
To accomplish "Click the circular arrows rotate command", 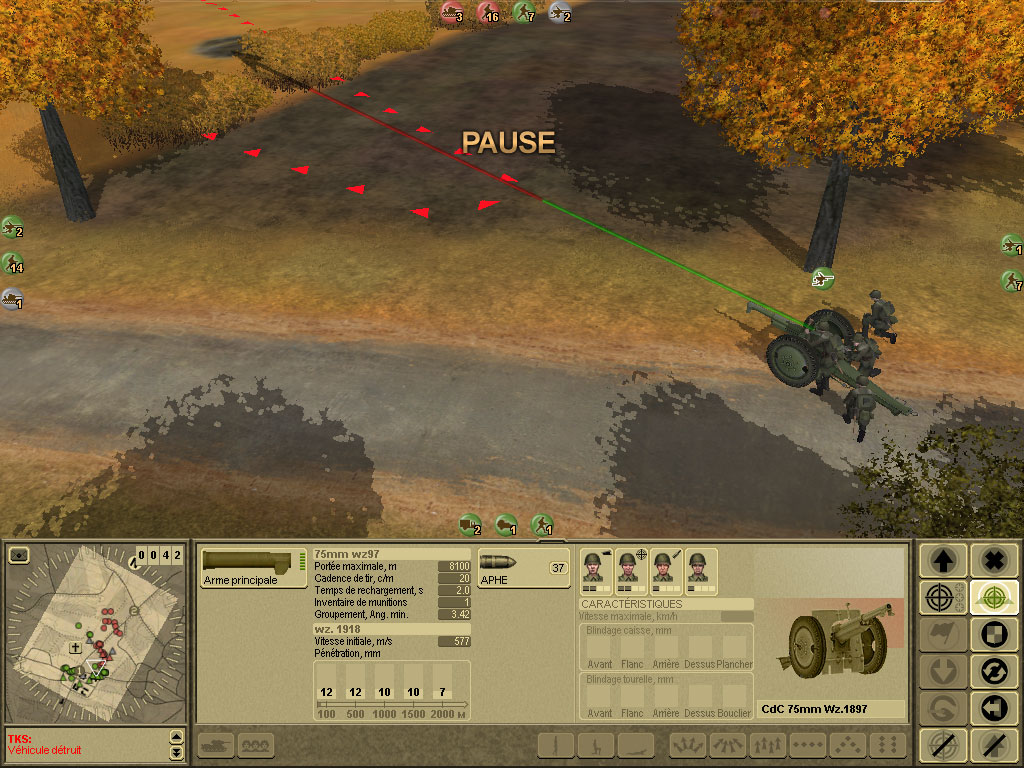I will coord(992,671).
